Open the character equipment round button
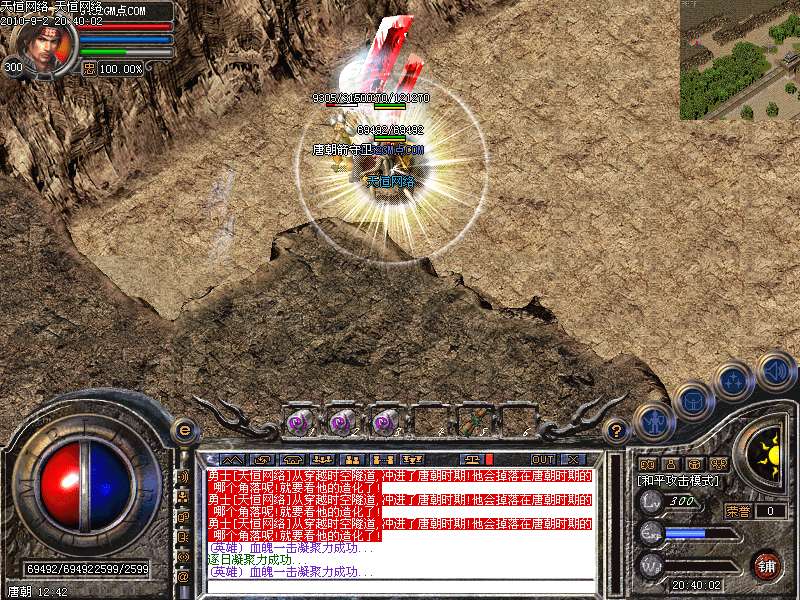 point(654,423)
